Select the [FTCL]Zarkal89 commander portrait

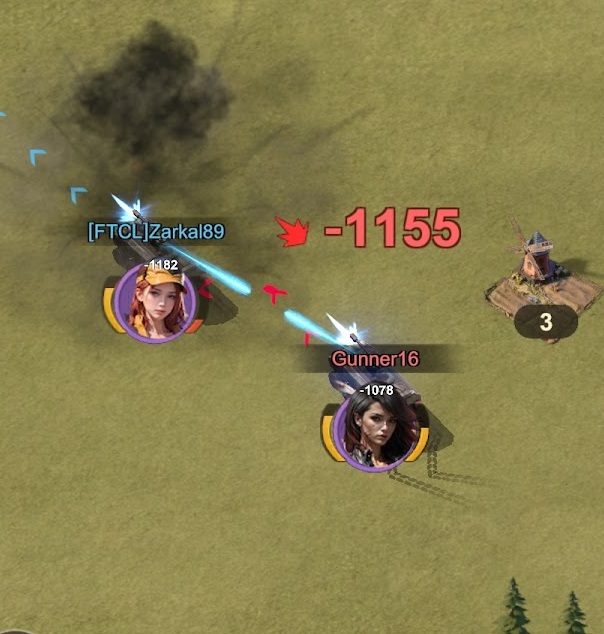pyautogui.click(x=155, y=301)
